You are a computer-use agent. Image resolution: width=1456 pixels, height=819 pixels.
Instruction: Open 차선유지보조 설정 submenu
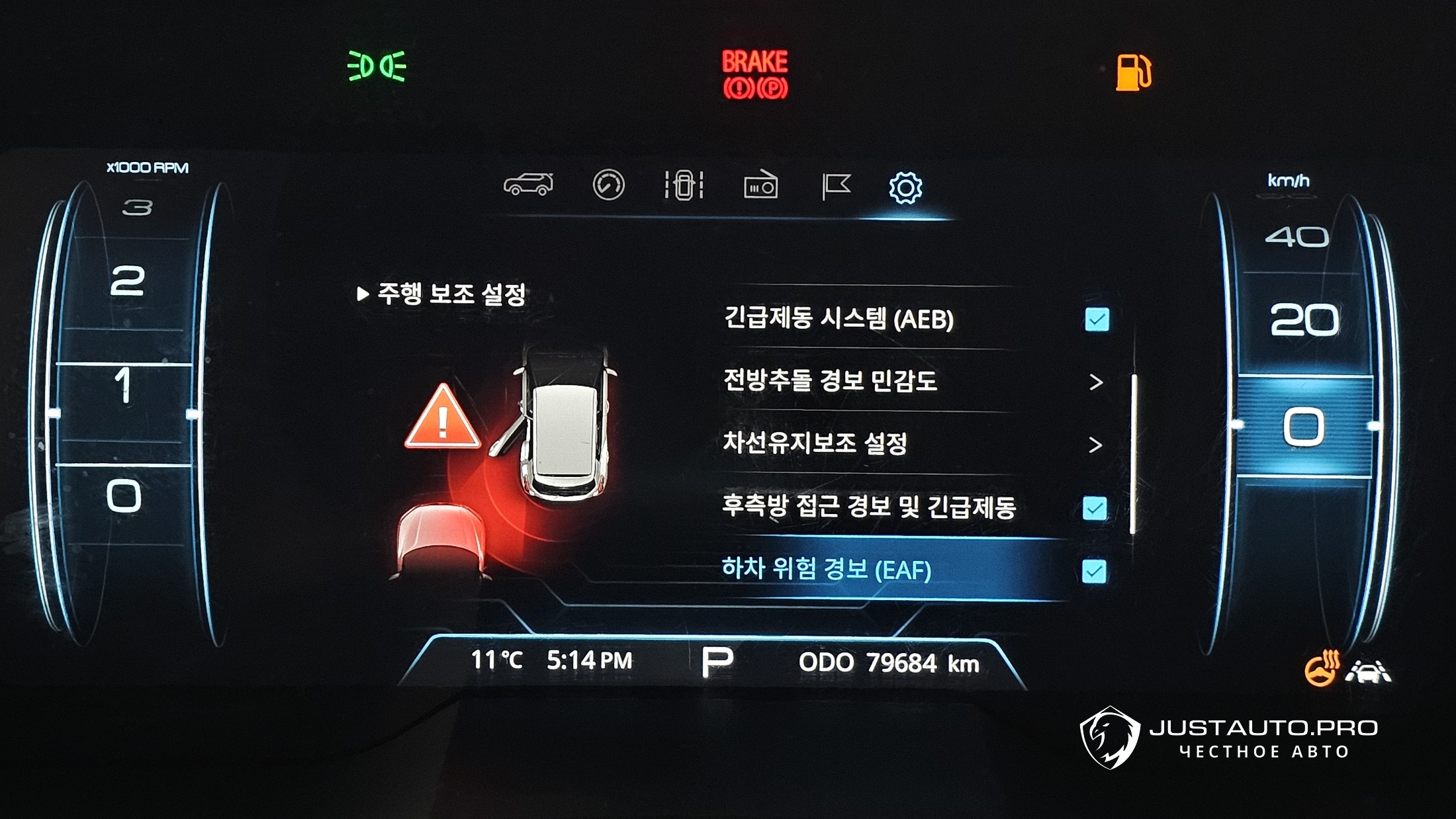1095,445
